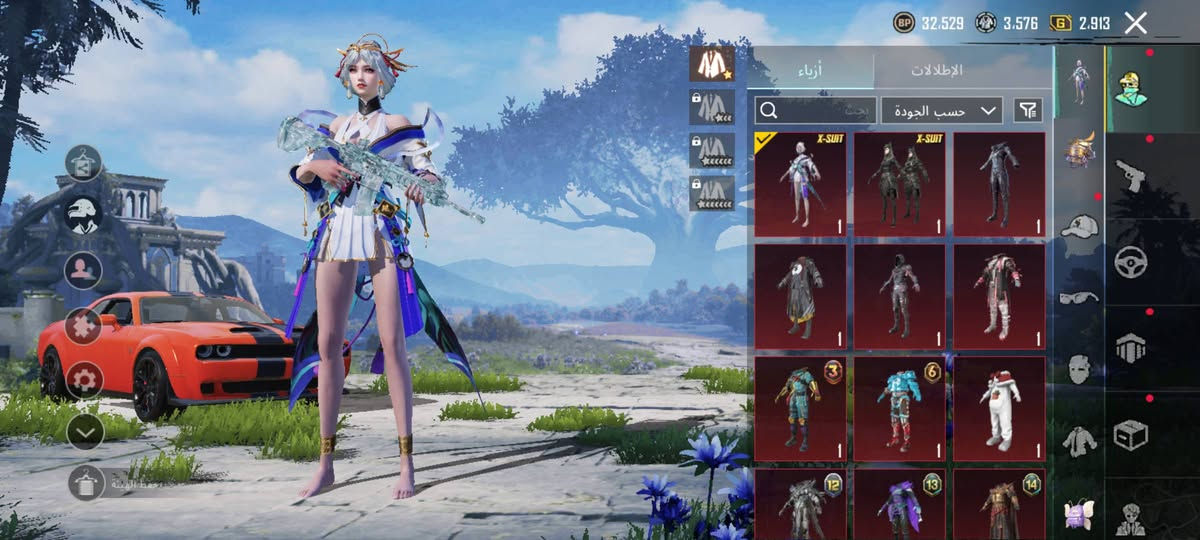Open the حسب الجودة sort dropdown

pyautogui.click(x=942, y=110)
